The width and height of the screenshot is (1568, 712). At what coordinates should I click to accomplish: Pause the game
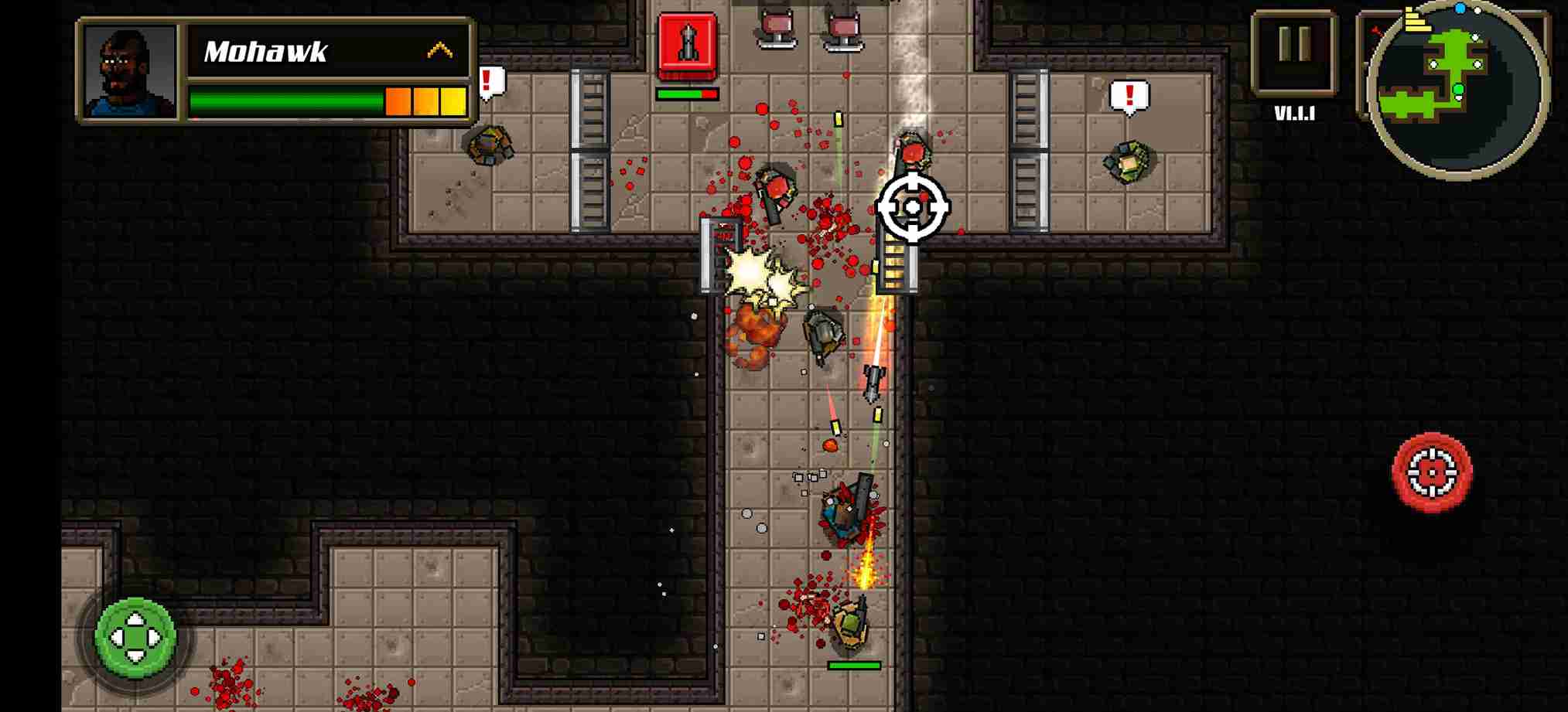pyautogui.click(x=1294, y=50)
